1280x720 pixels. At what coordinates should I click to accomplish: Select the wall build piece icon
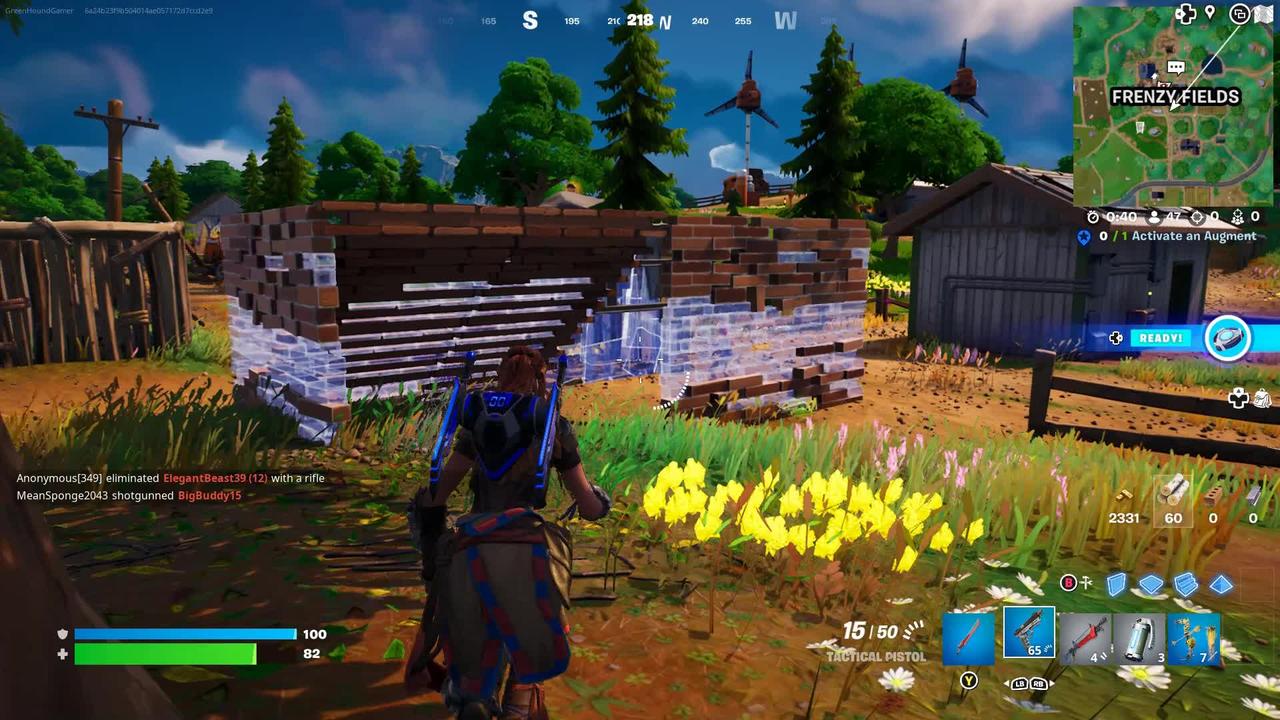1116,583
